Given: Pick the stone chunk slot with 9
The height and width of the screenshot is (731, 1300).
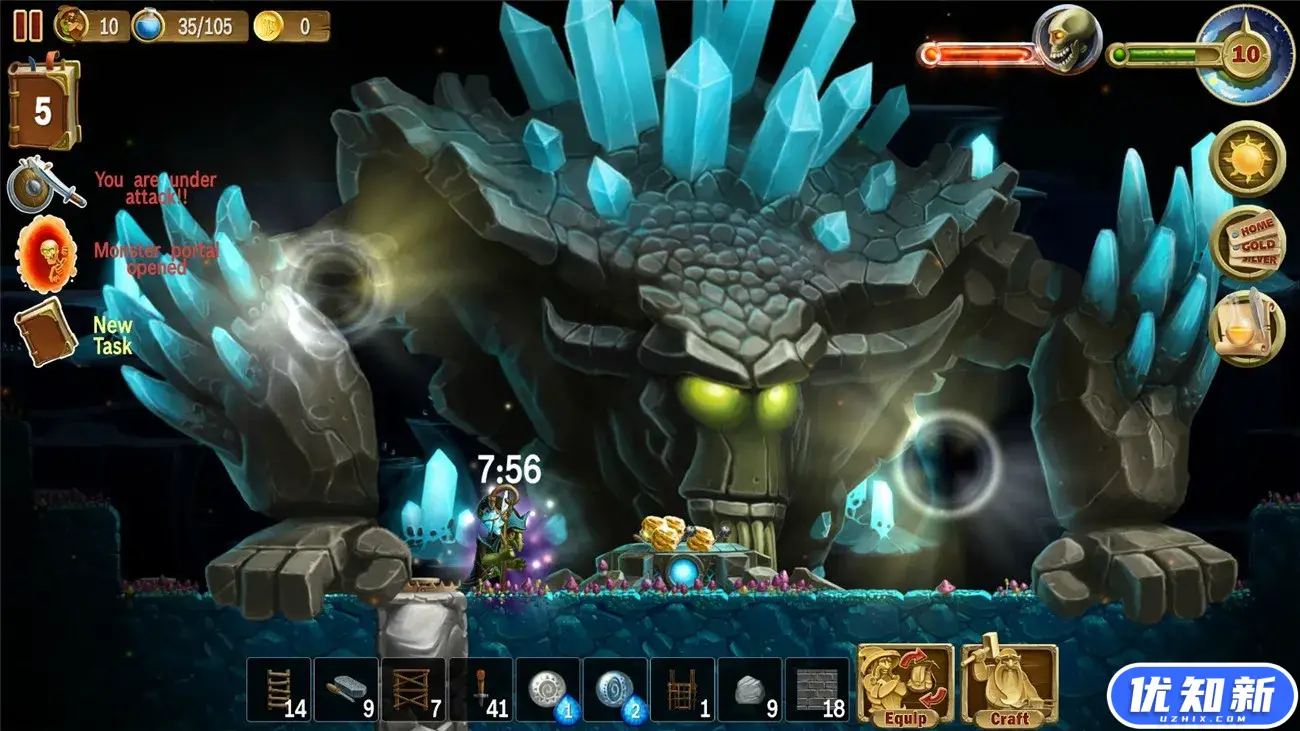Looking at the screenshot, I should (750, 689).
